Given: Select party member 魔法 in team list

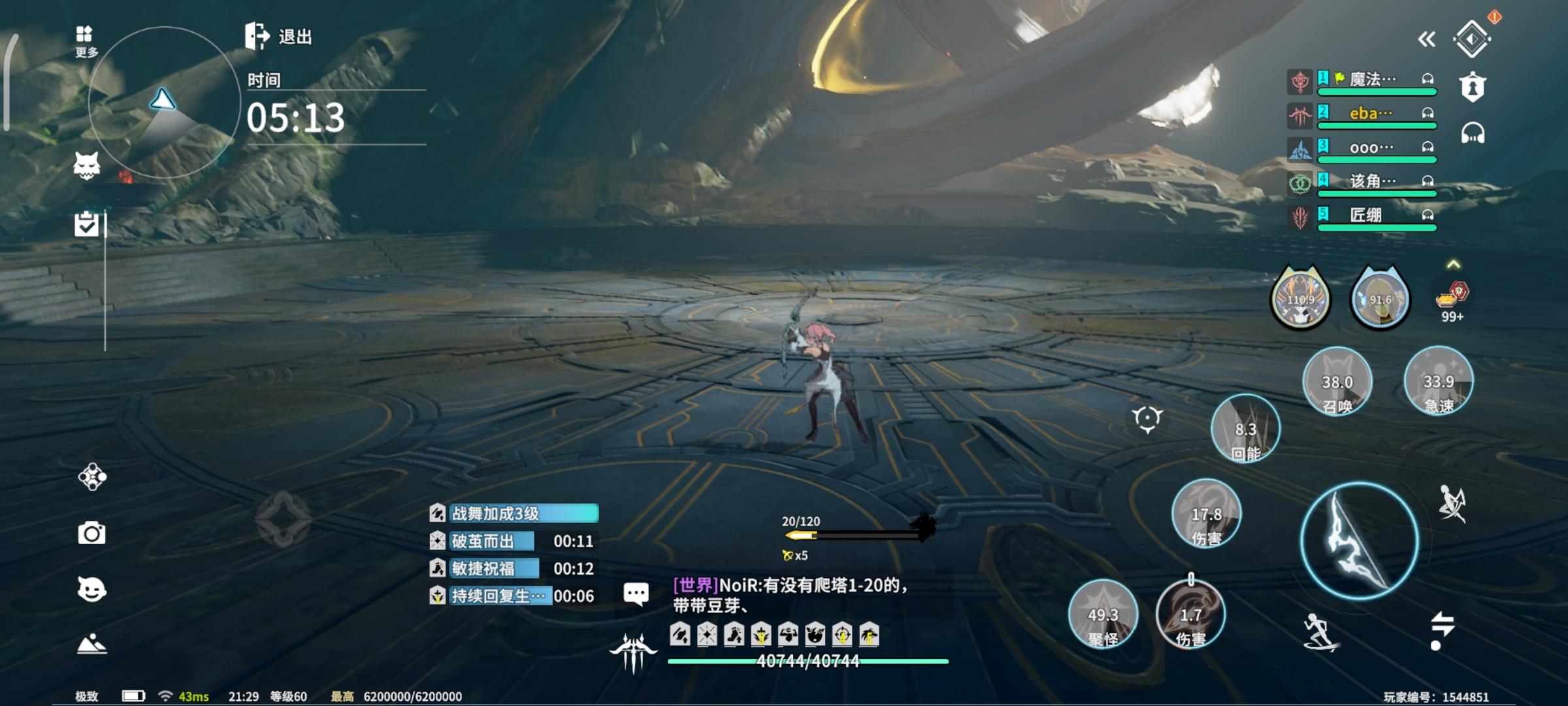Looking at the screenshot, I should click(x=1372, y=80).
